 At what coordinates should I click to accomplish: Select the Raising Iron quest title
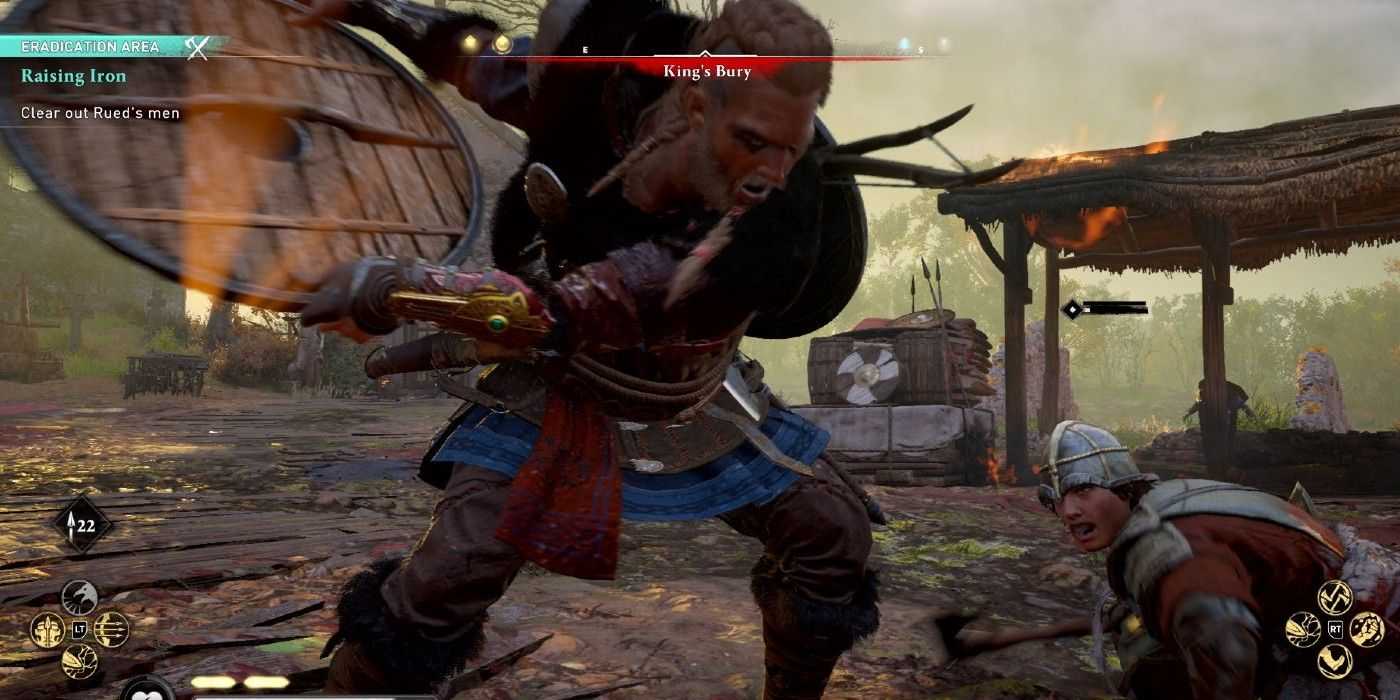[x=74, y=77]
